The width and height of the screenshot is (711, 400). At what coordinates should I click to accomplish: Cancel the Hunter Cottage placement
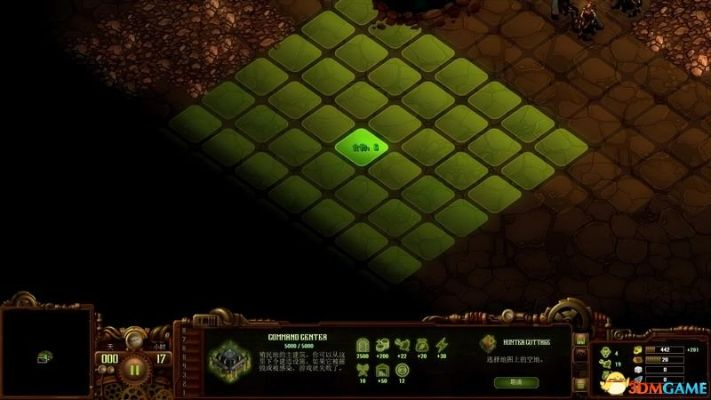[515, 380]
